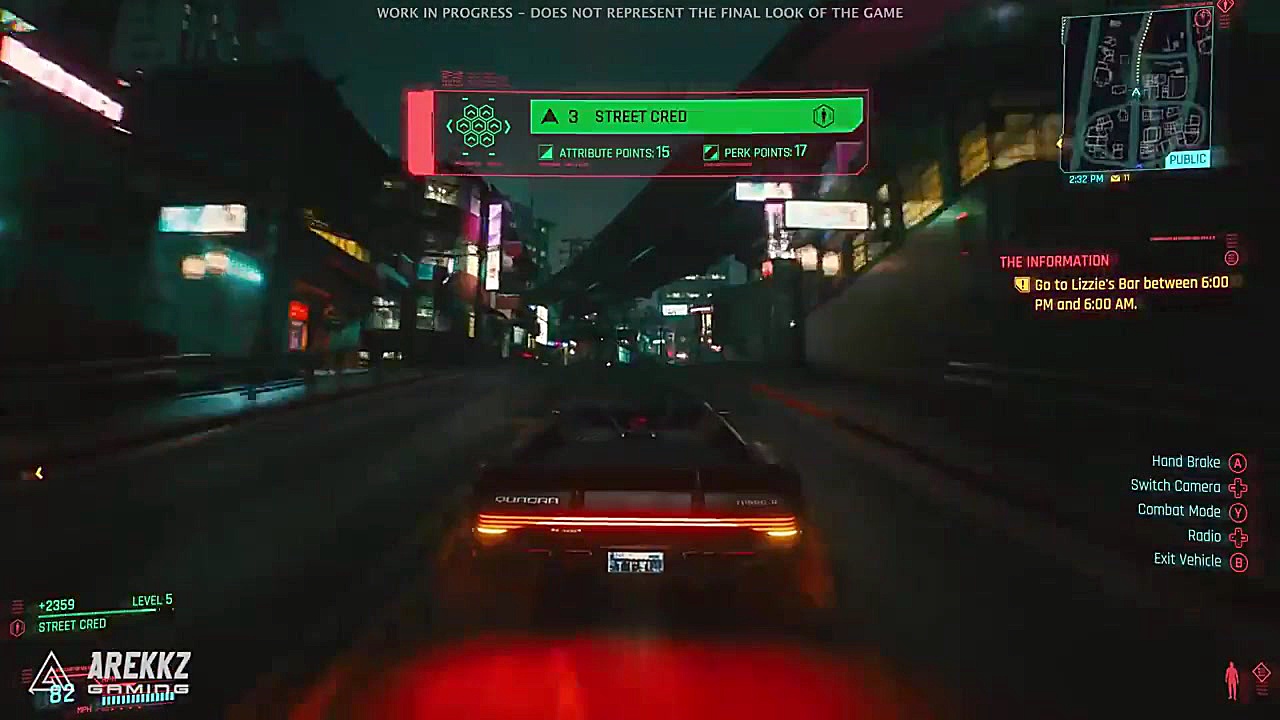Expand the left chevron arrow on screen edge
Viewport: 1280px width, 720px height.
tap(38, 473)
